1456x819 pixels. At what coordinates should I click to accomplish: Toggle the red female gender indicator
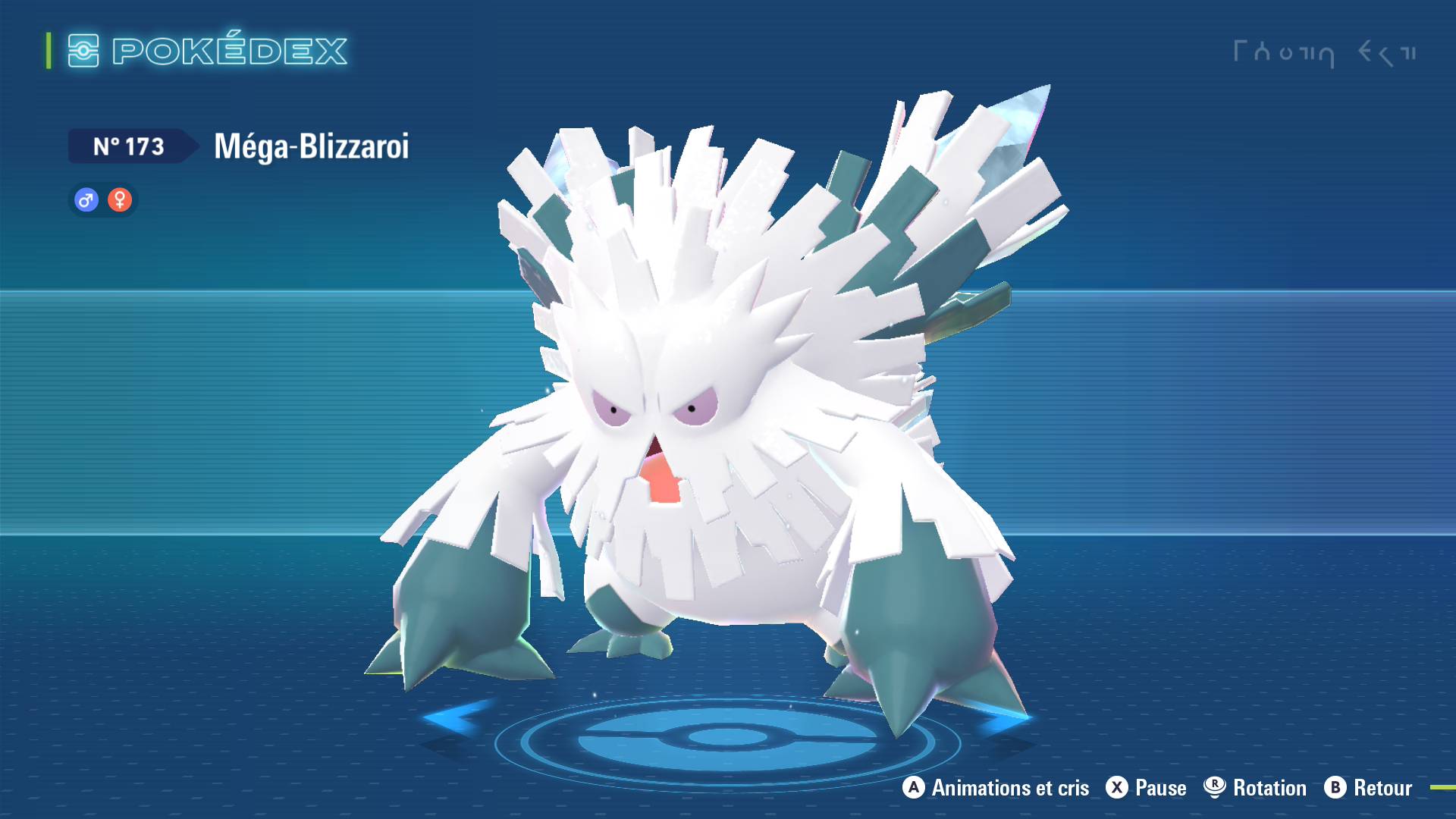[x=120, y=200]
